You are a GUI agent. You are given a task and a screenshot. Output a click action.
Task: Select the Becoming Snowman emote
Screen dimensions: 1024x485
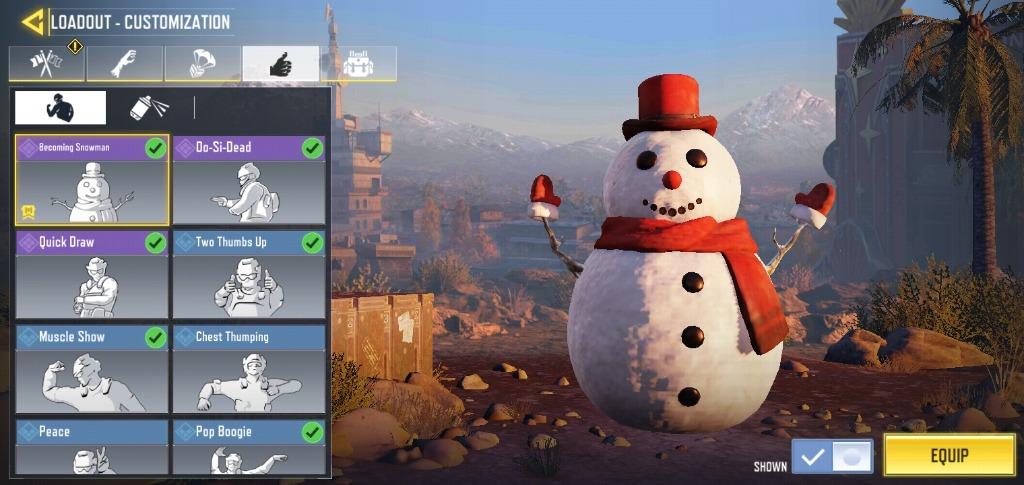pyautogui.click(x=92, y=181)
